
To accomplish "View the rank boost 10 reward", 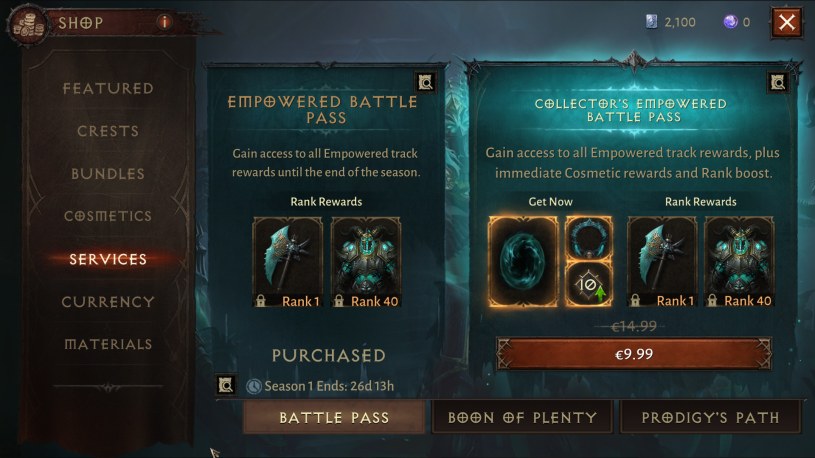I will (588, 286).
